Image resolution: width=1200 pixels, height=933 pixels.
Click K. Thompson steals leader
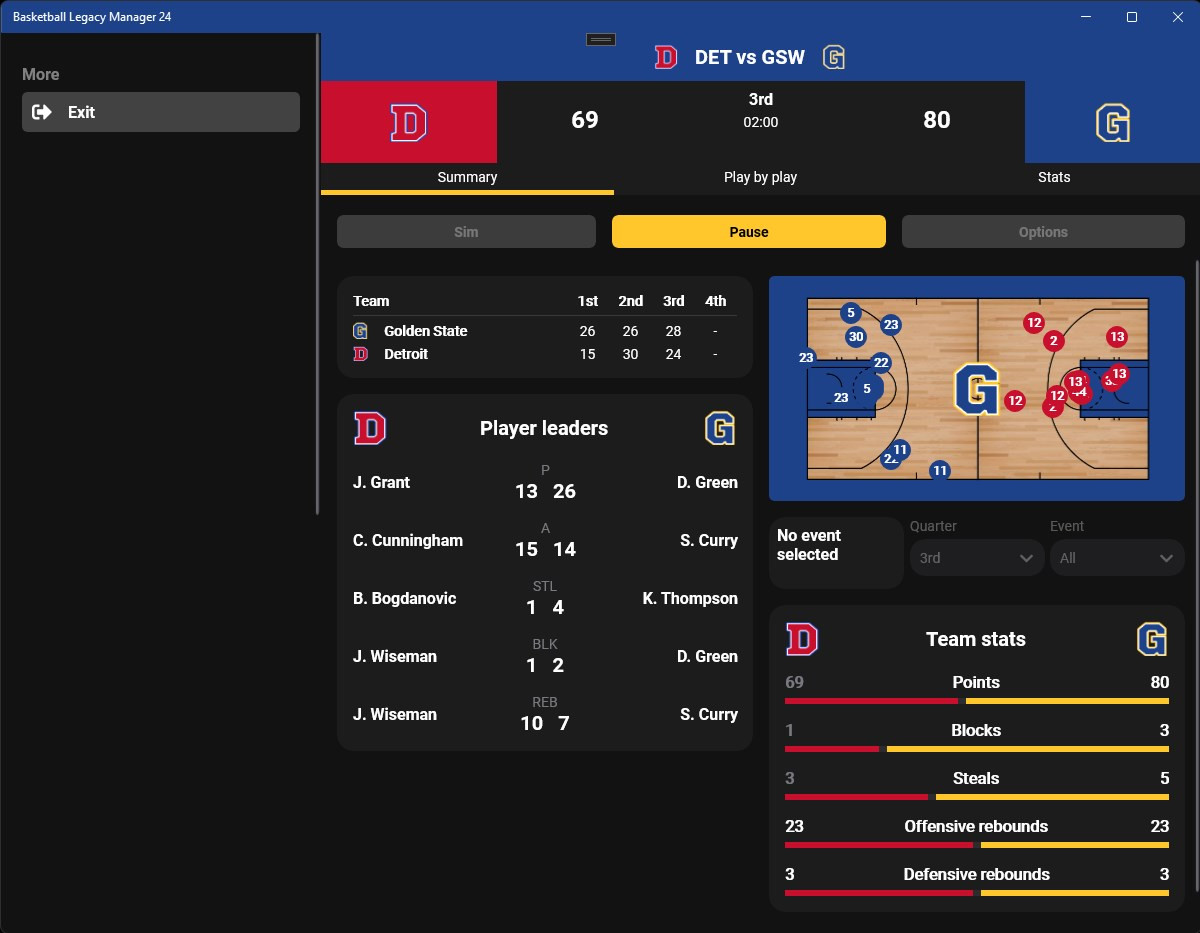(x=689, y=598)
